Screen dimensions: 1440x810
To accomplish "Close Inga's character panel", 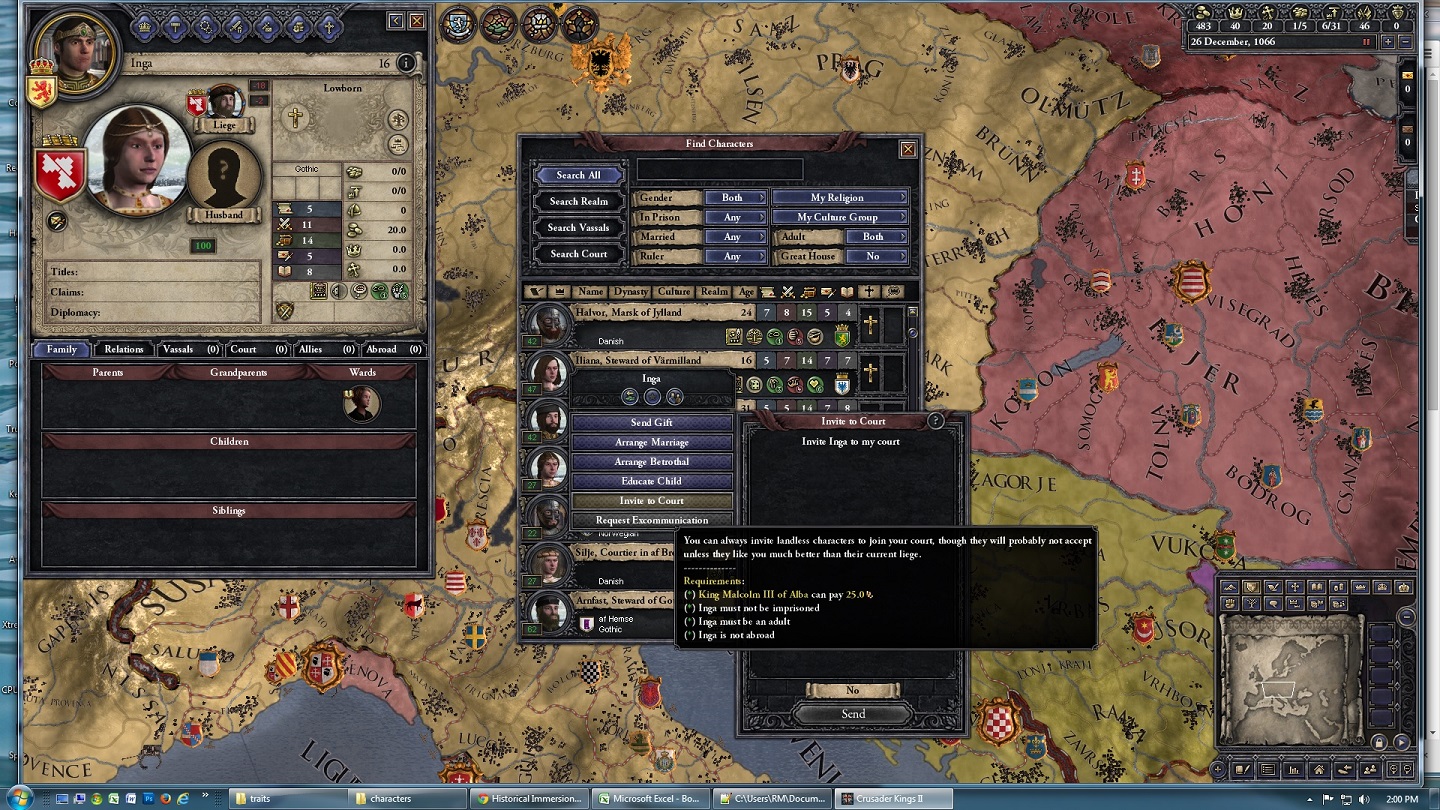I will (x=417, y=21).
